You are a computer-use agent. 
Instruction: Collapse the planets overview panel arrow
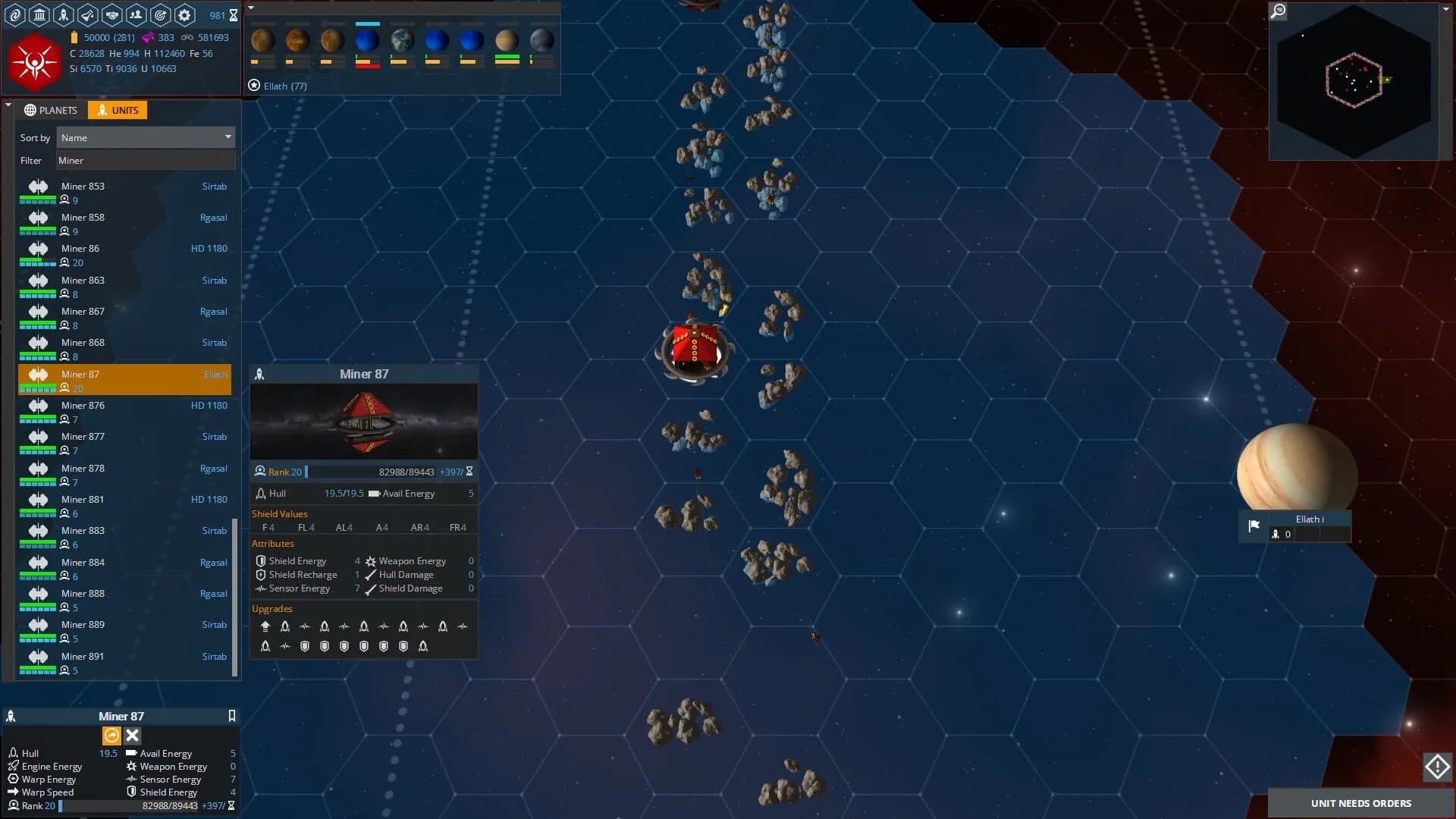pyautogui.click(x=250, y=7)
